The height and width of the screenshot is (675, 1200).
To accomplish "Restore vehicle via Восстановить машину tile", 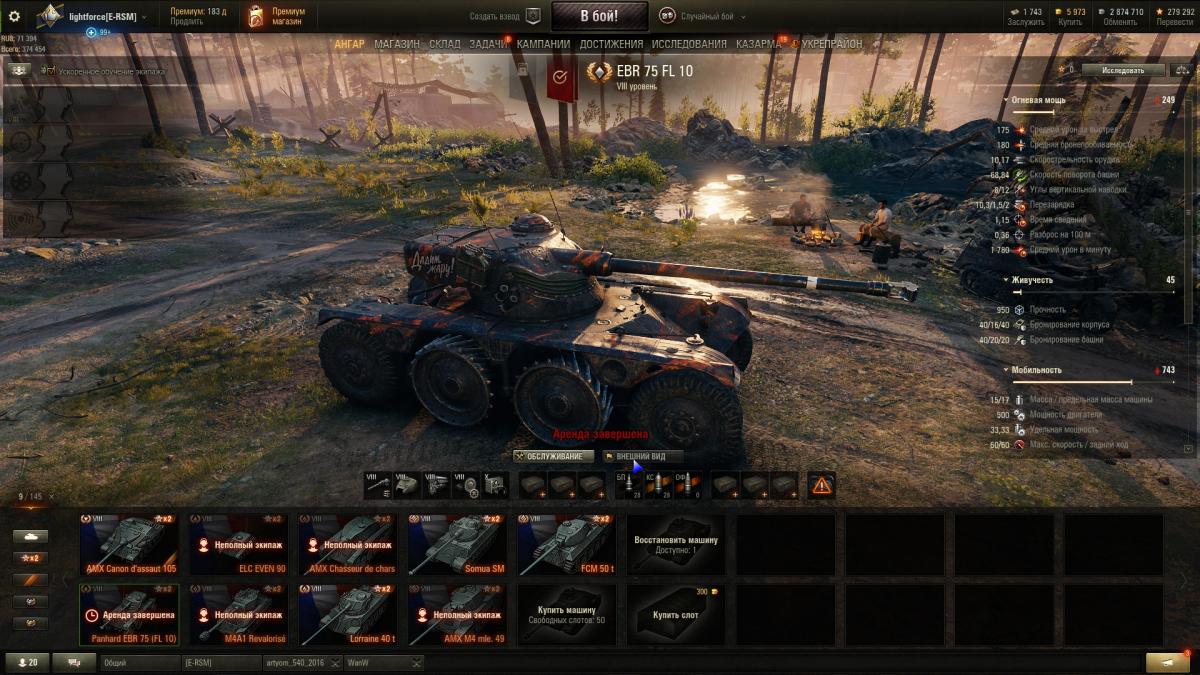I will pyautogui.click(x=676, y=545).
